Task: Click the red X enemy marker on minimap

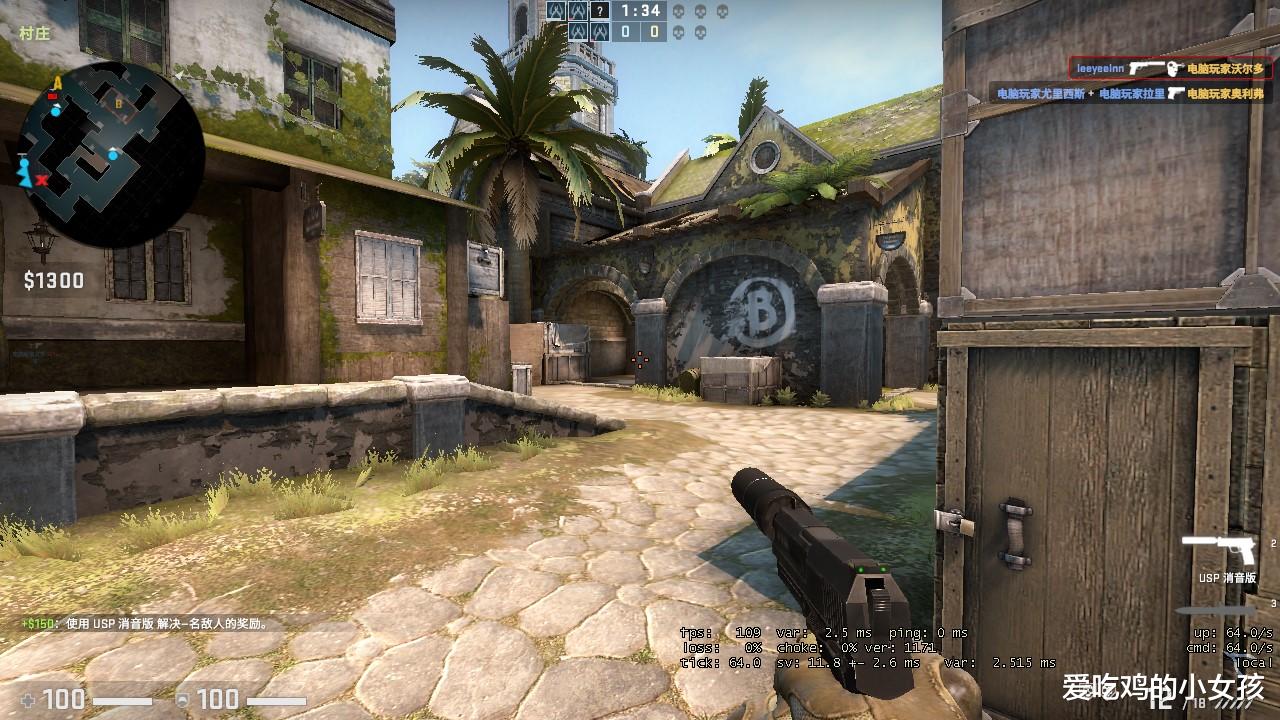Action: pos(42,180)
